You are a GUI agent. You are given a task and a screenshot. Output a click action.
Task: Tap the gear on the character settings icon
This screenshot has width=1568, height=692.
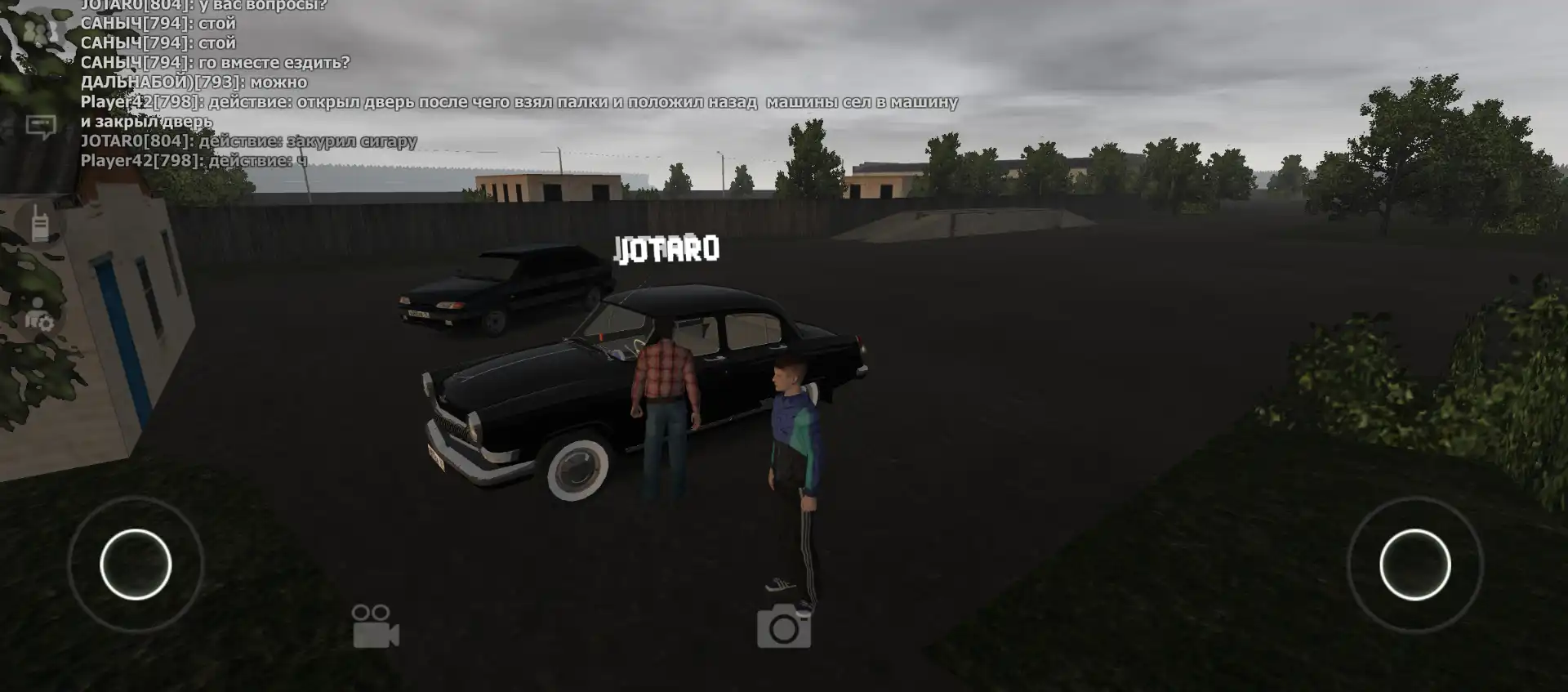[45, 324]
